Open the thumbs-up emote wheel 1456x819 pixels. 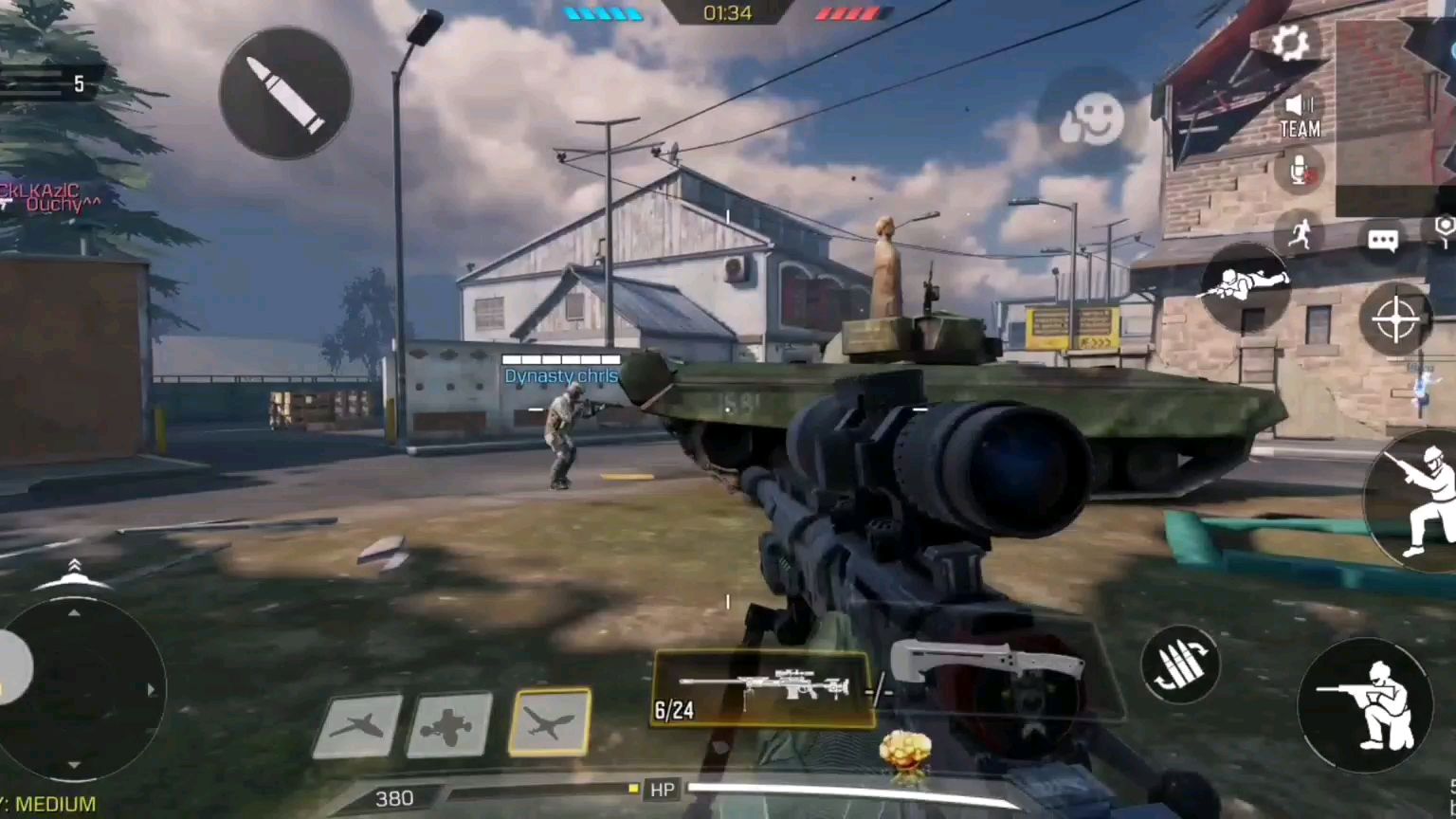tap(1092, 120)
